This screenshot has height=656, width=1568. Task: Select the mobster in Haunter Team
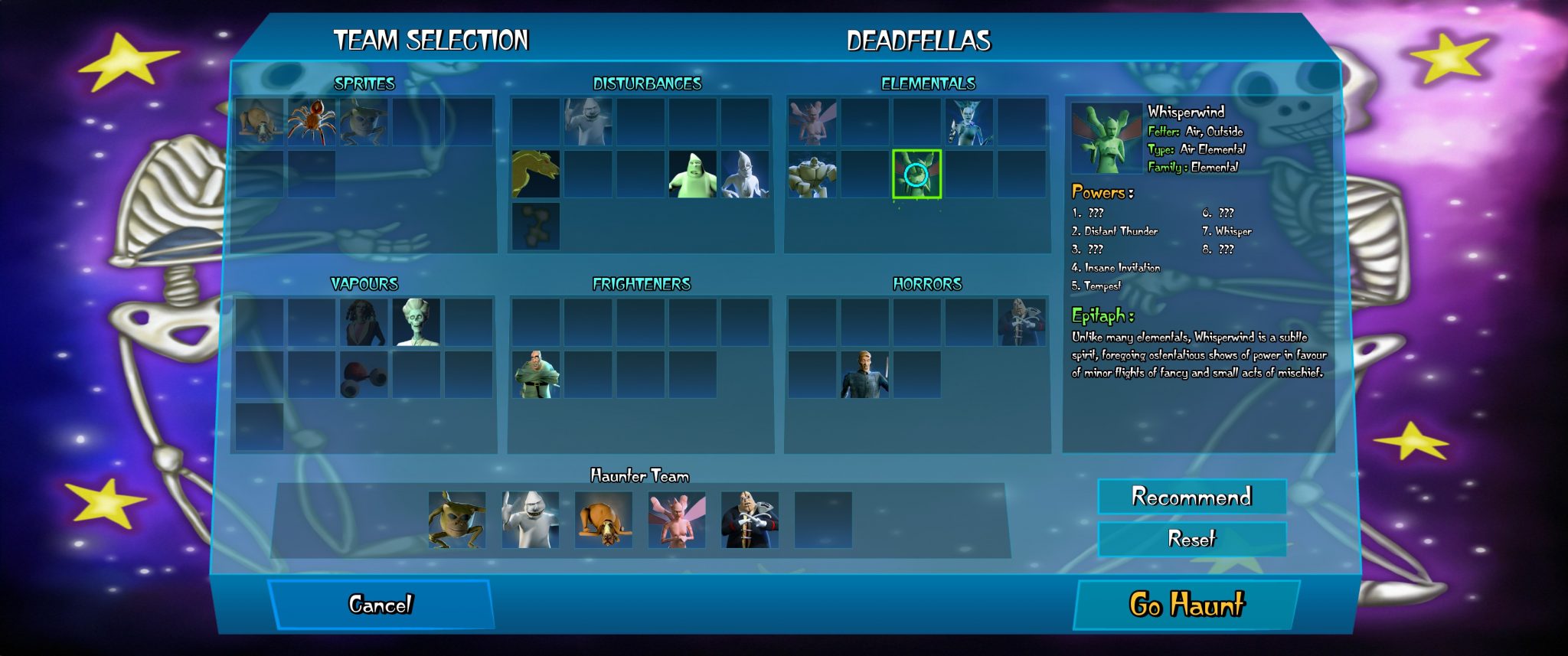coord(750,520)
